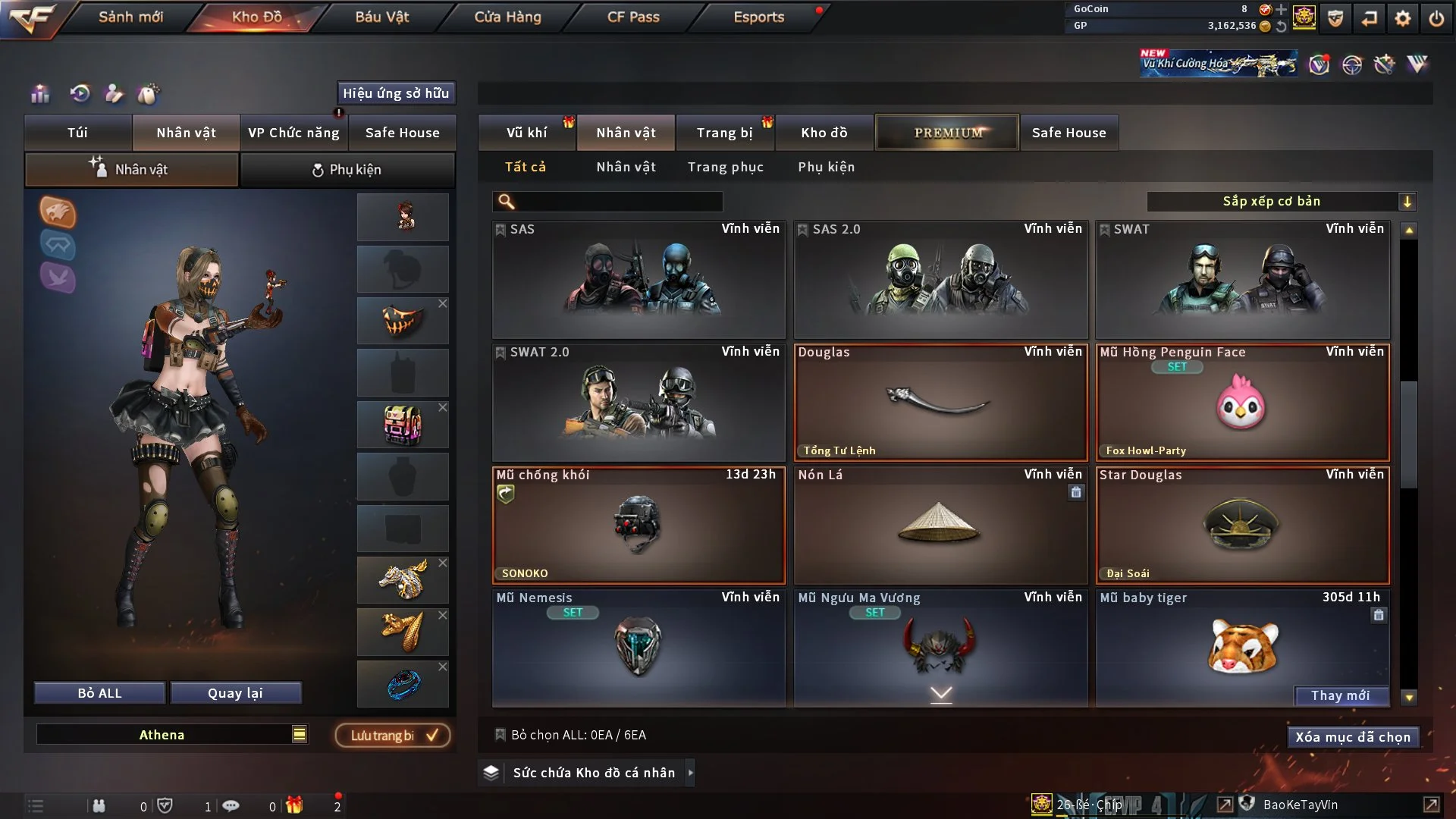Pick the SWAT 2.0 character card
This screenshot has width=1456, height=819.
point(639,403)
